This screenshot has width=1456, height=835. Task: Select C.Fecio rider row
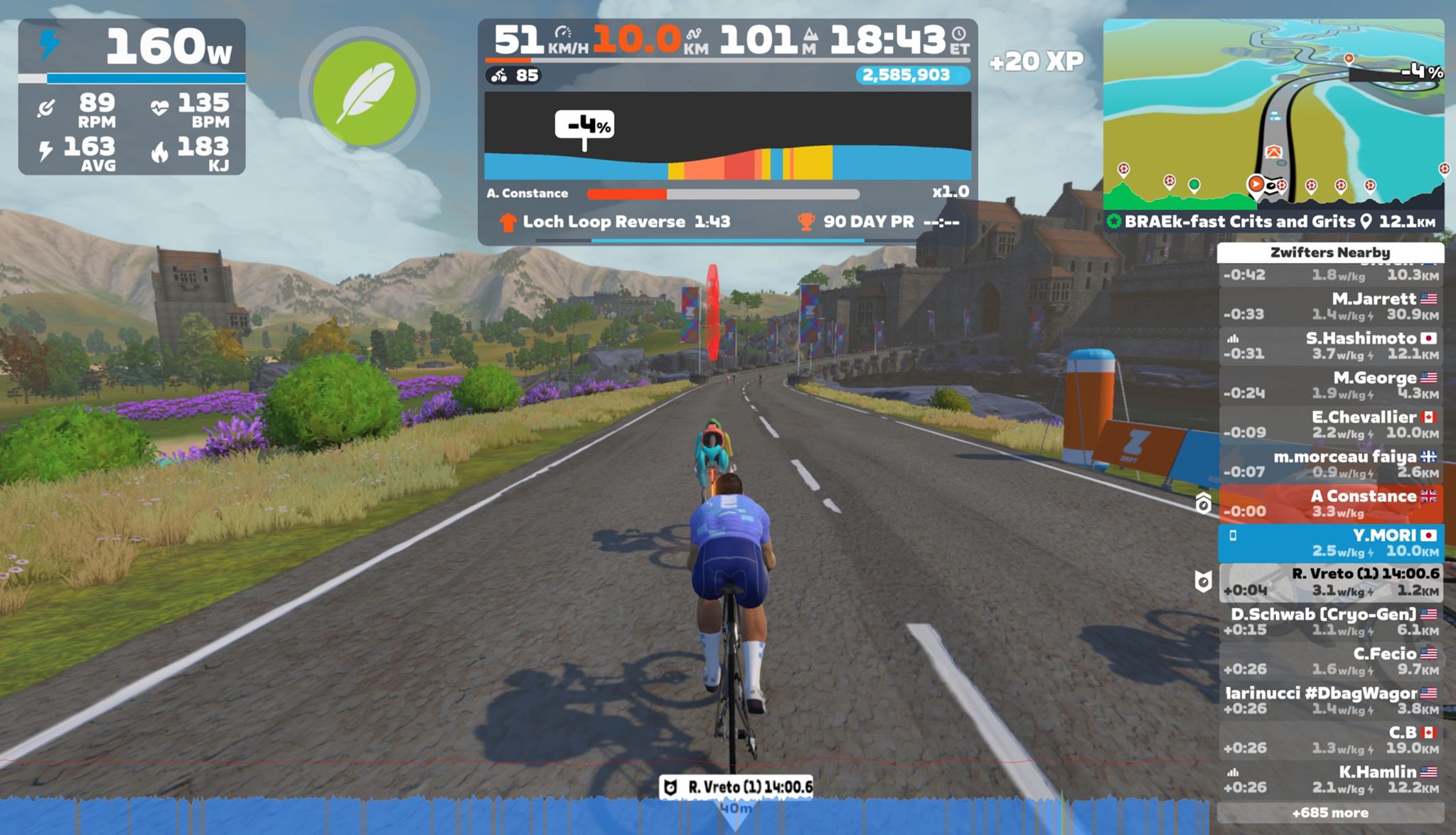[x=1330, y=661]
